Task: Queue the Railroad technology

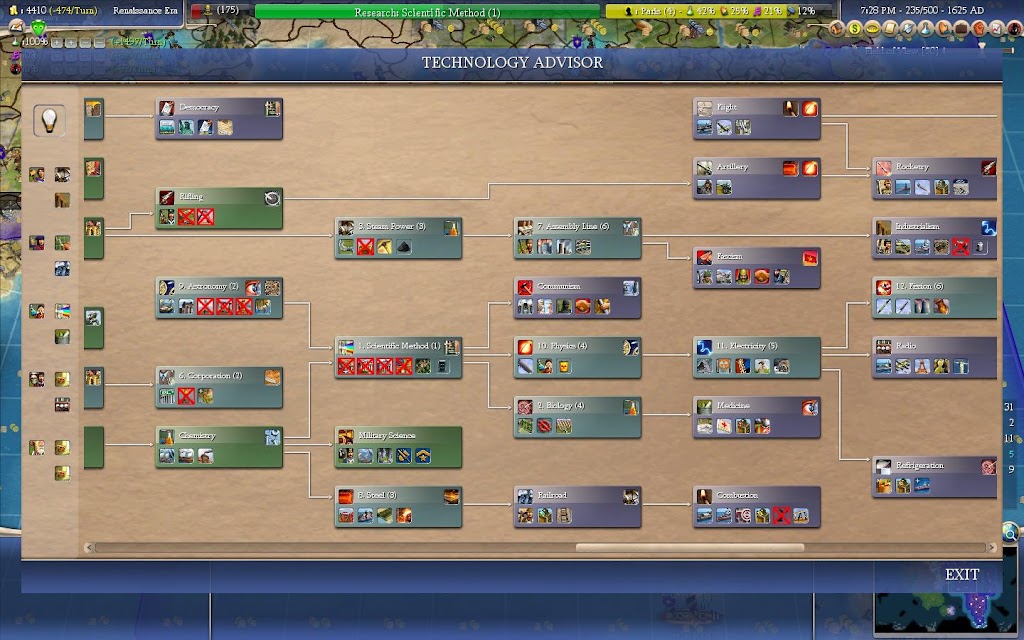Action: tap(577, 496)
